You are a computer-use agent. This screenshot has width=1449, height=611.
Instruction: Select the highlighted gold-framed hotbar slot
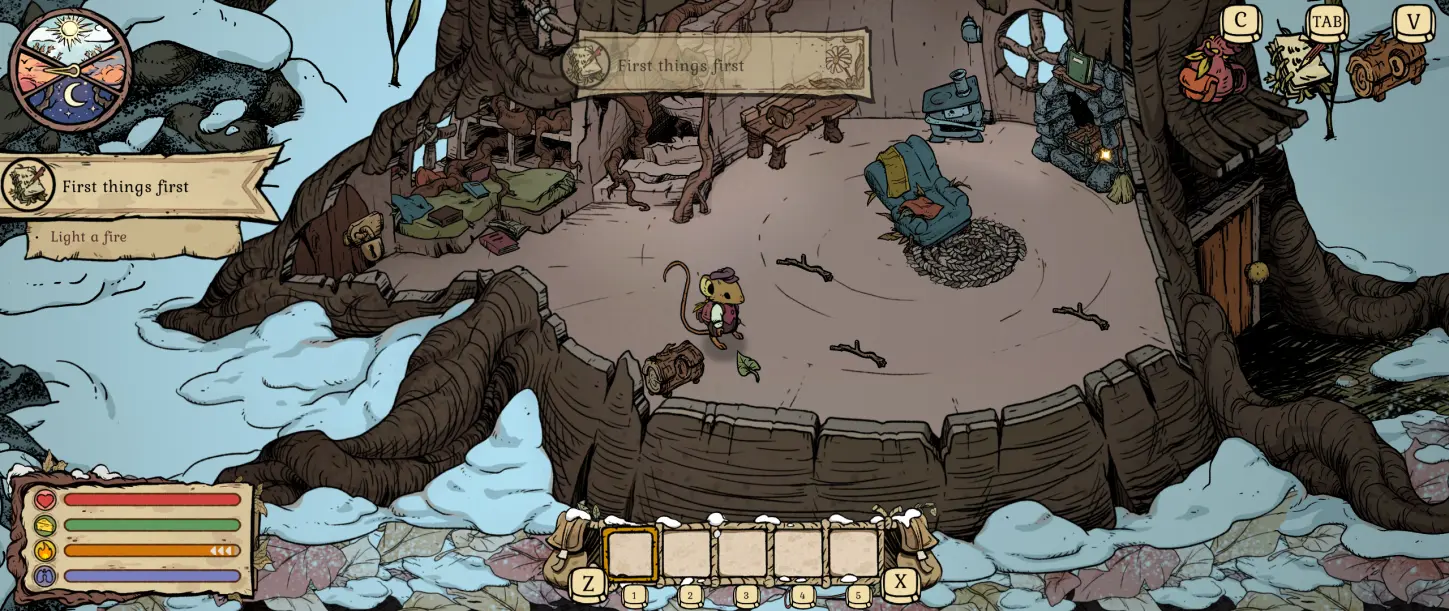coord(630,554)
